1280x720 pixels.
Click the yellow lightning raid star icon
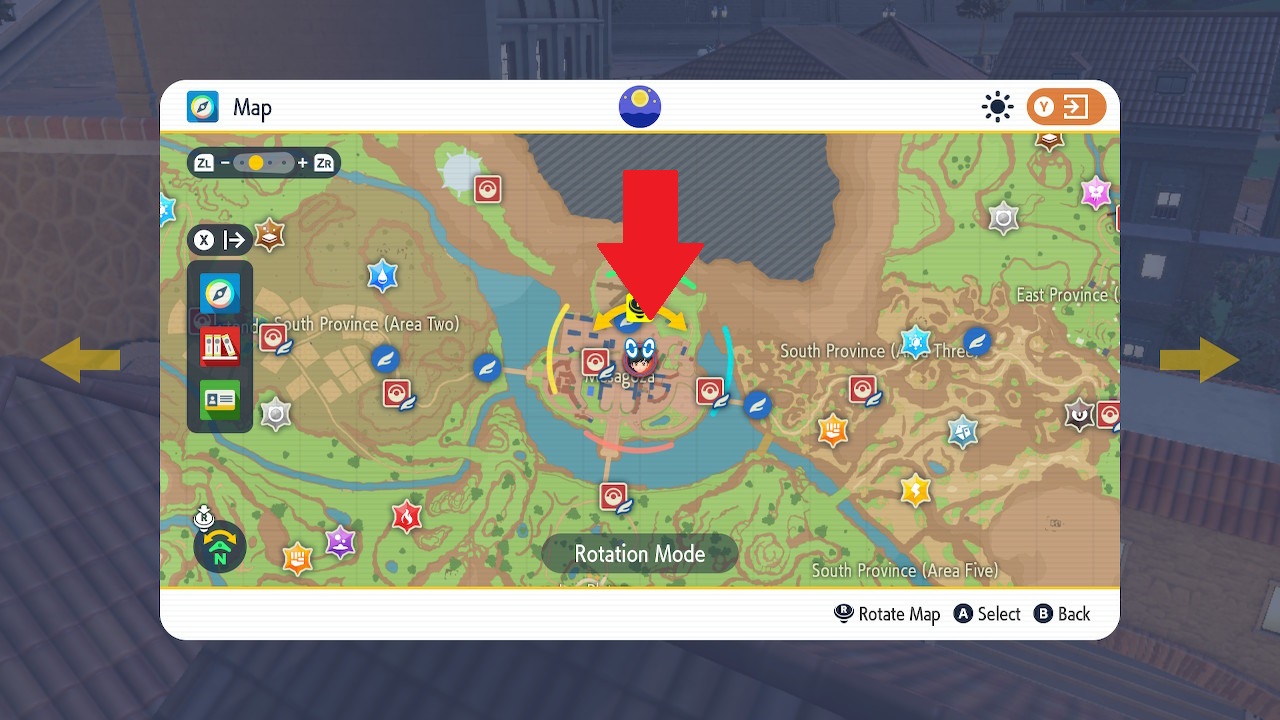click(x=915, y=491)
